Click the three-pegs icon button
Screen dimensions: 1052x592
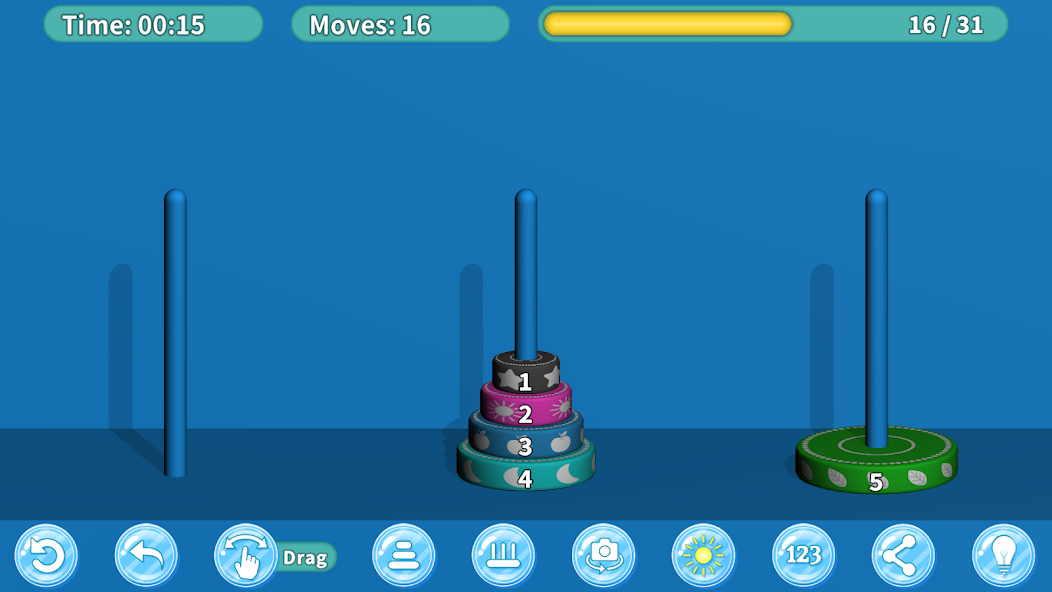pyautogui.click(x=504, y=555)
